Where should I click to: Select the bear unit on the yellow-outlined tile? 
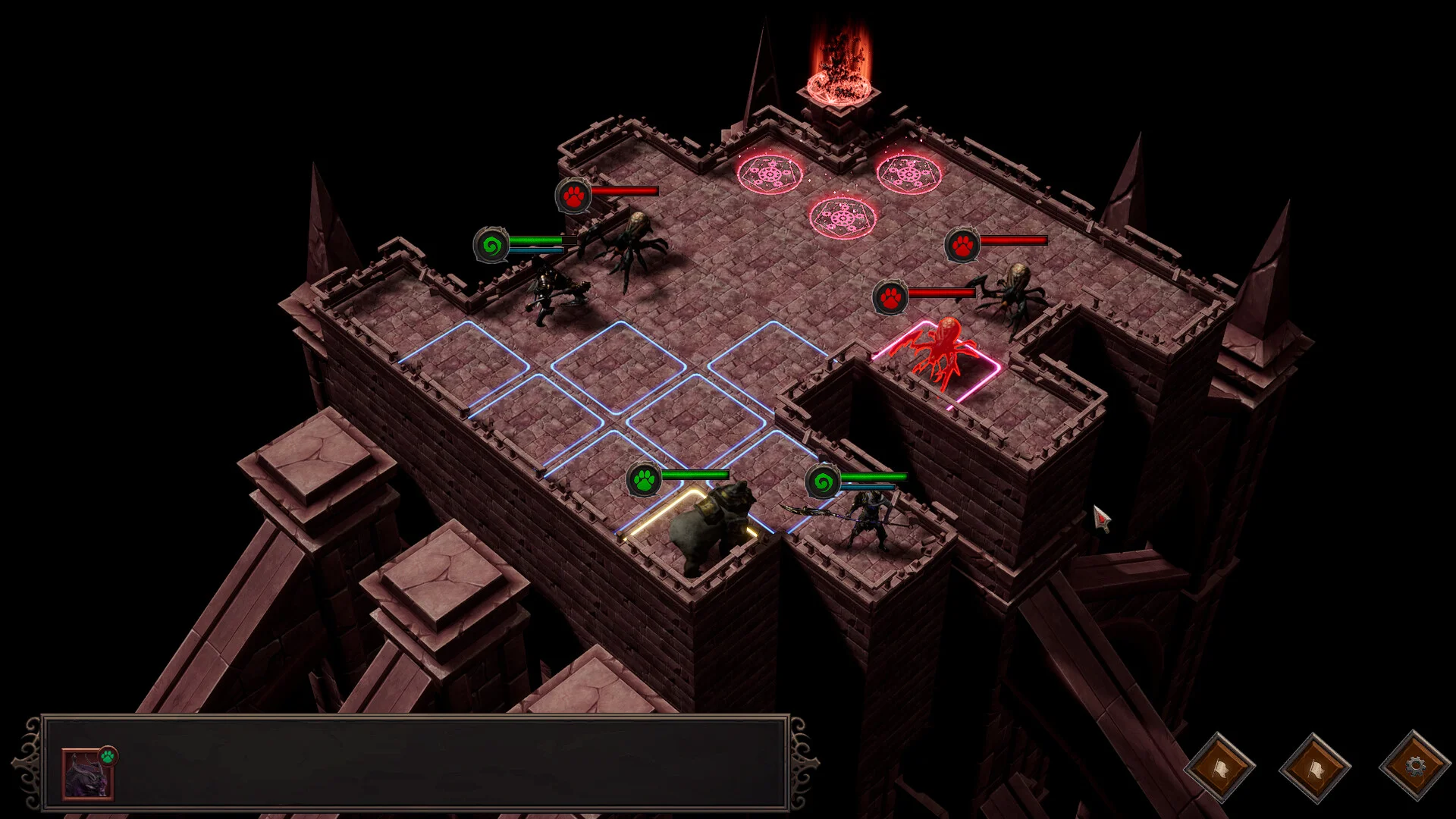[x=711, y=526]
